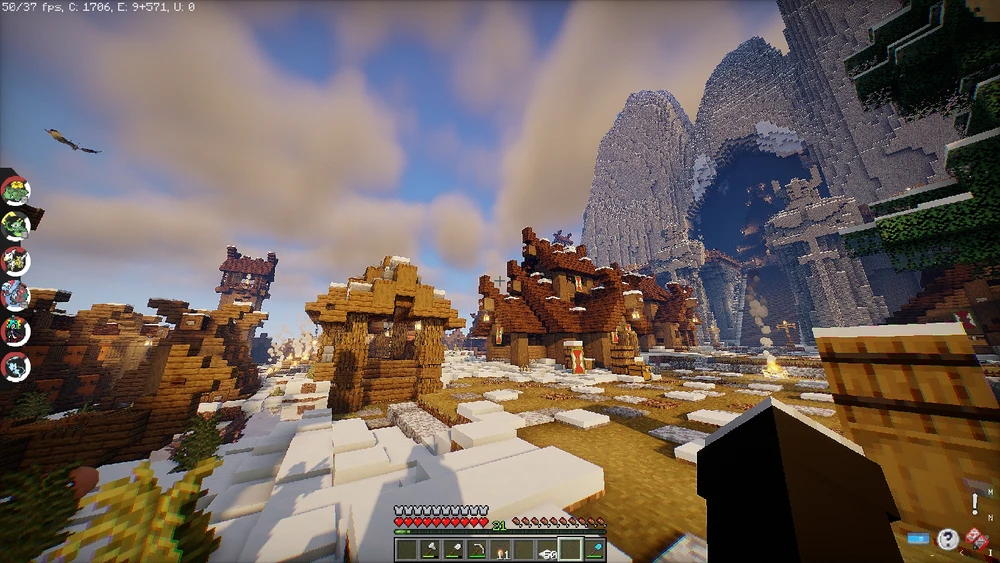
Task: Click the white exclamation mark quest icon
Action: (974, 504)
